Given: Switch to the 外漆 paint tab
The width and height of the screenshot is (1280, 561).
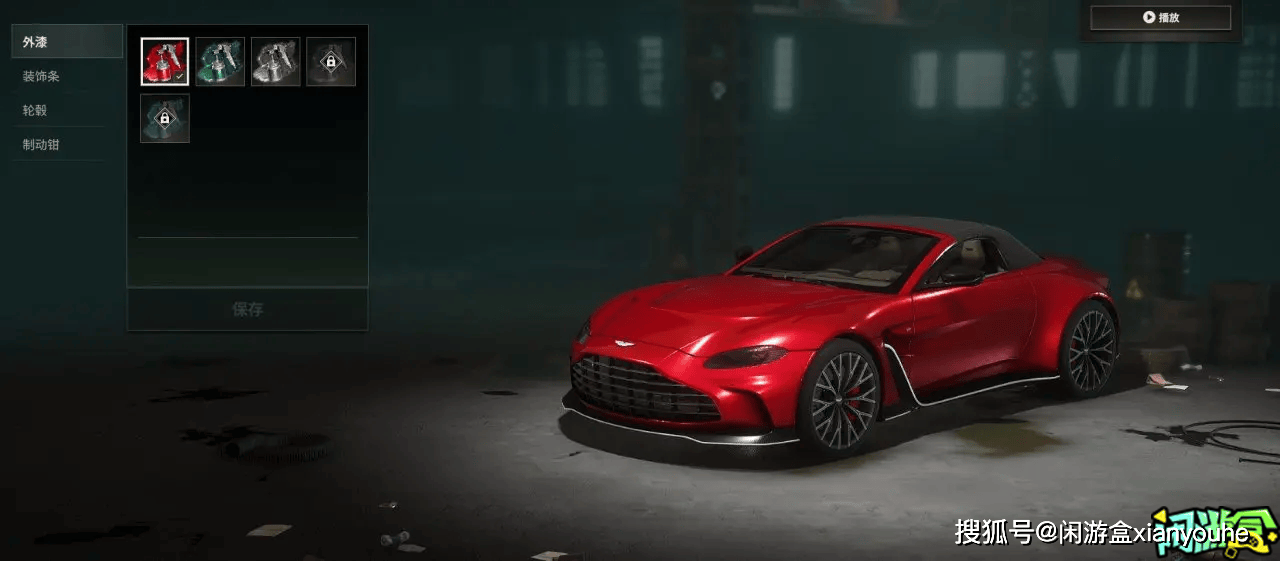Looking at the screenshot, I should [x=66, y=42].
